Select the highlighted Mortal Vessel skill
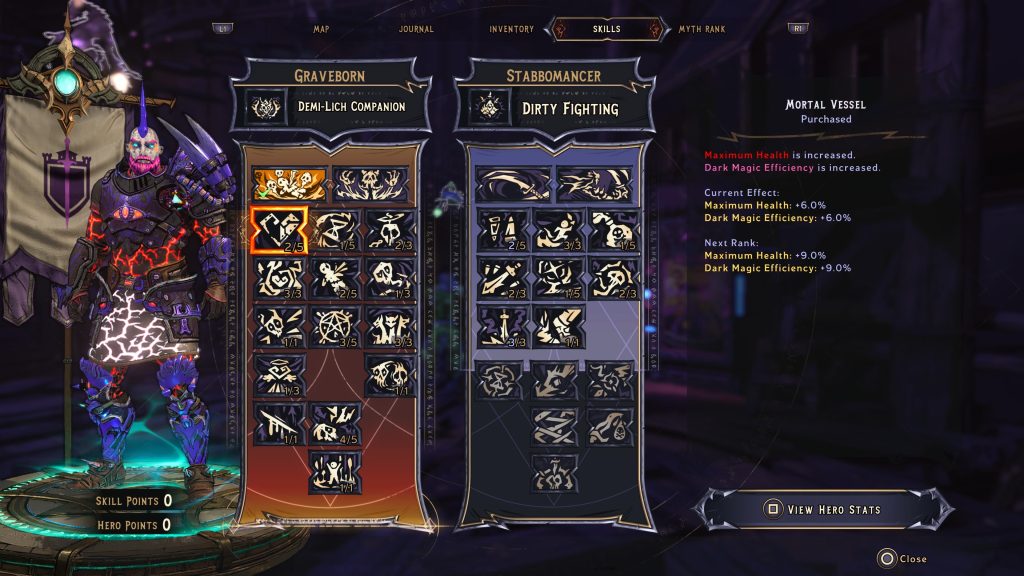The height and width of the screenshot is (576, 1024). tap(277, 229)
